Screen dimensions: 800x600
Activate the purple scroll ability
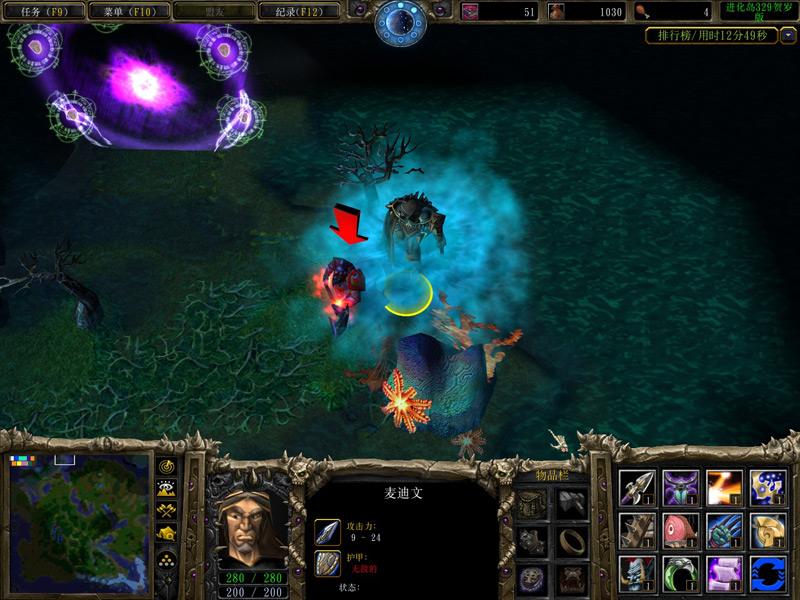(725, 574)
